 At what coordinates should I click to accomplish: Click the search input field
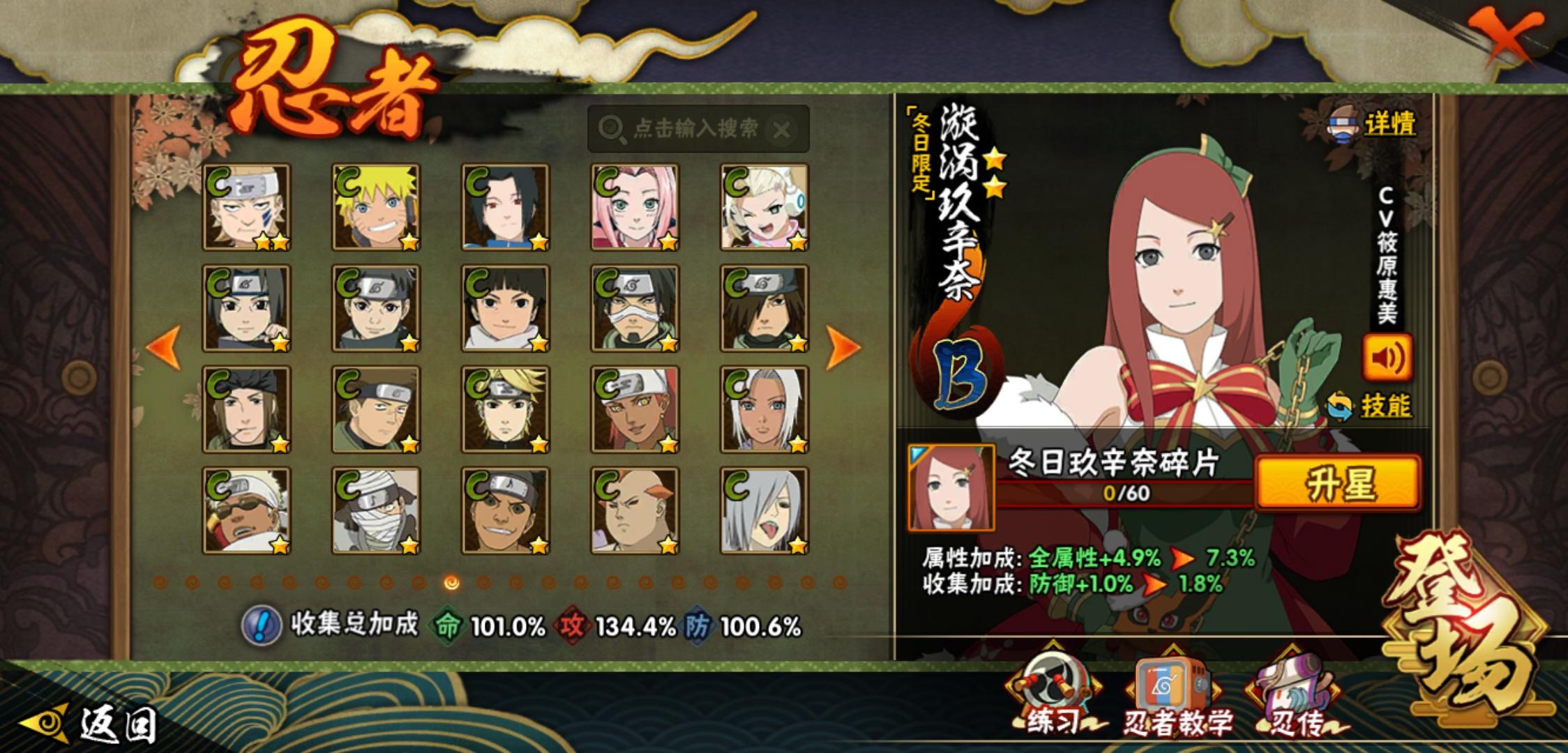click(x=694, y=129)
